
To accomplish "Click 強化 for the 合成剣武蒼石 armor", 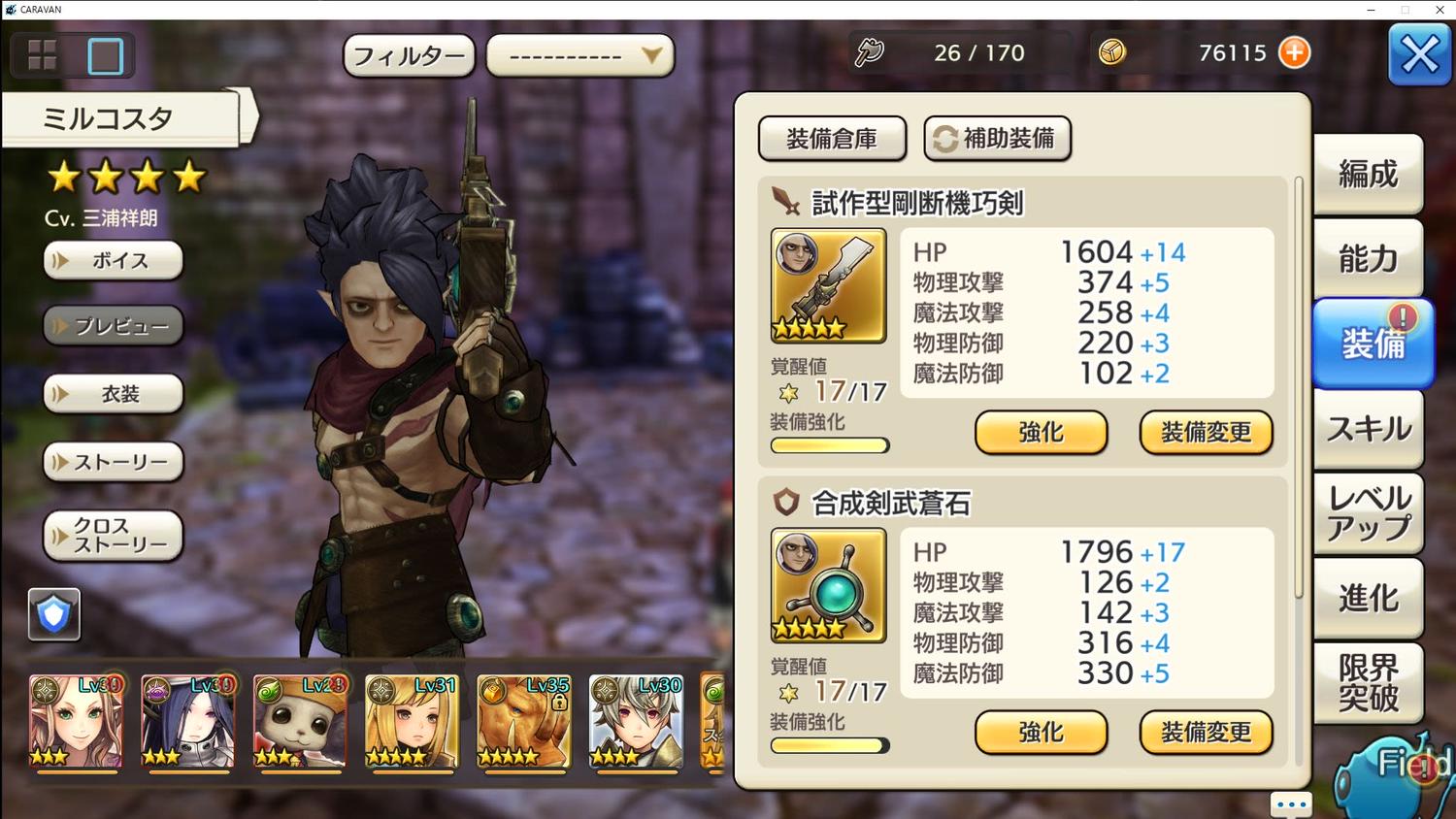I will (x=1041, y=733).
